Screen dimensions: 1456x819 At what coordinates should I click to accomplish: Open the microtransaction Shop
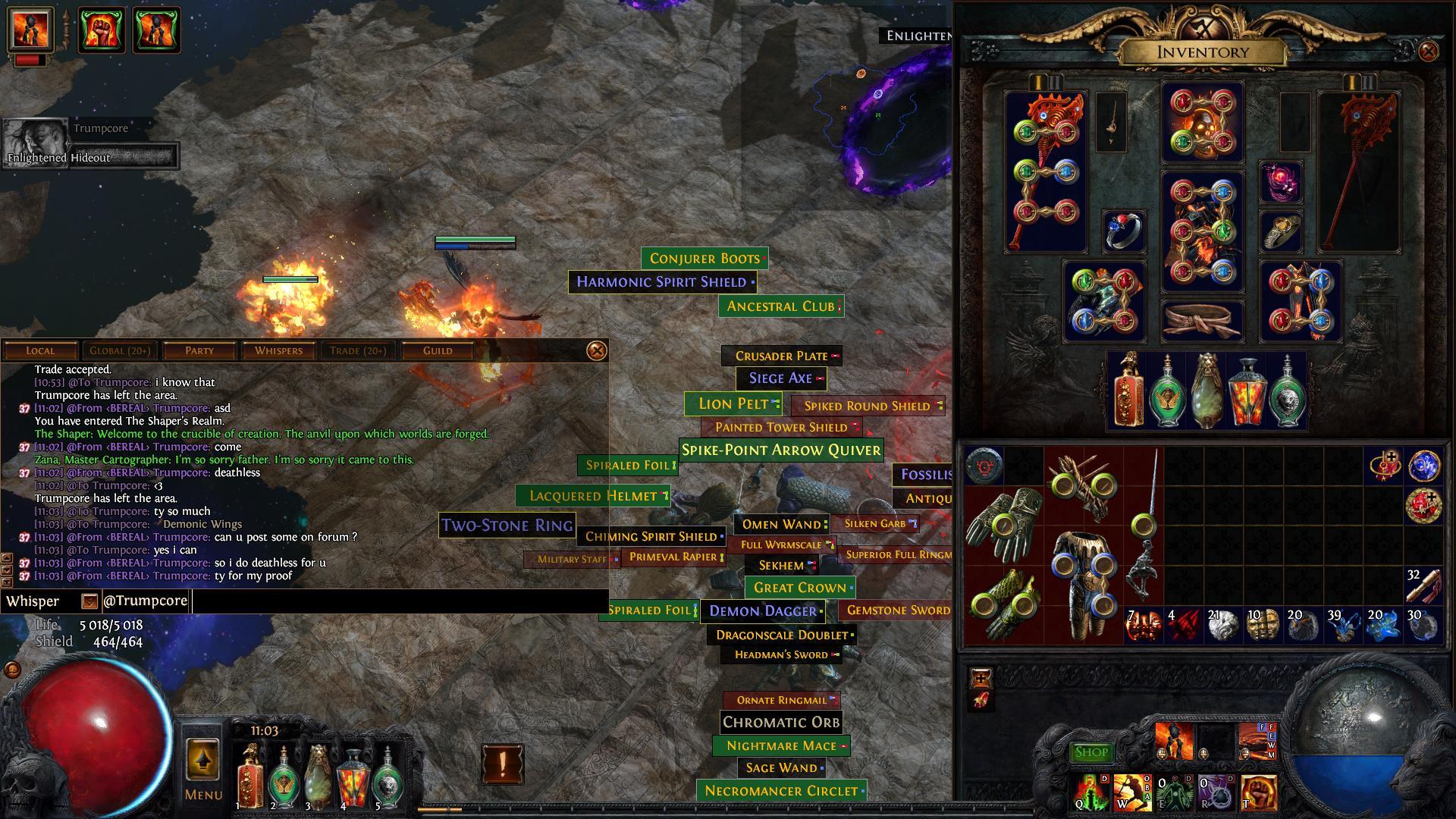[1091, 752]
